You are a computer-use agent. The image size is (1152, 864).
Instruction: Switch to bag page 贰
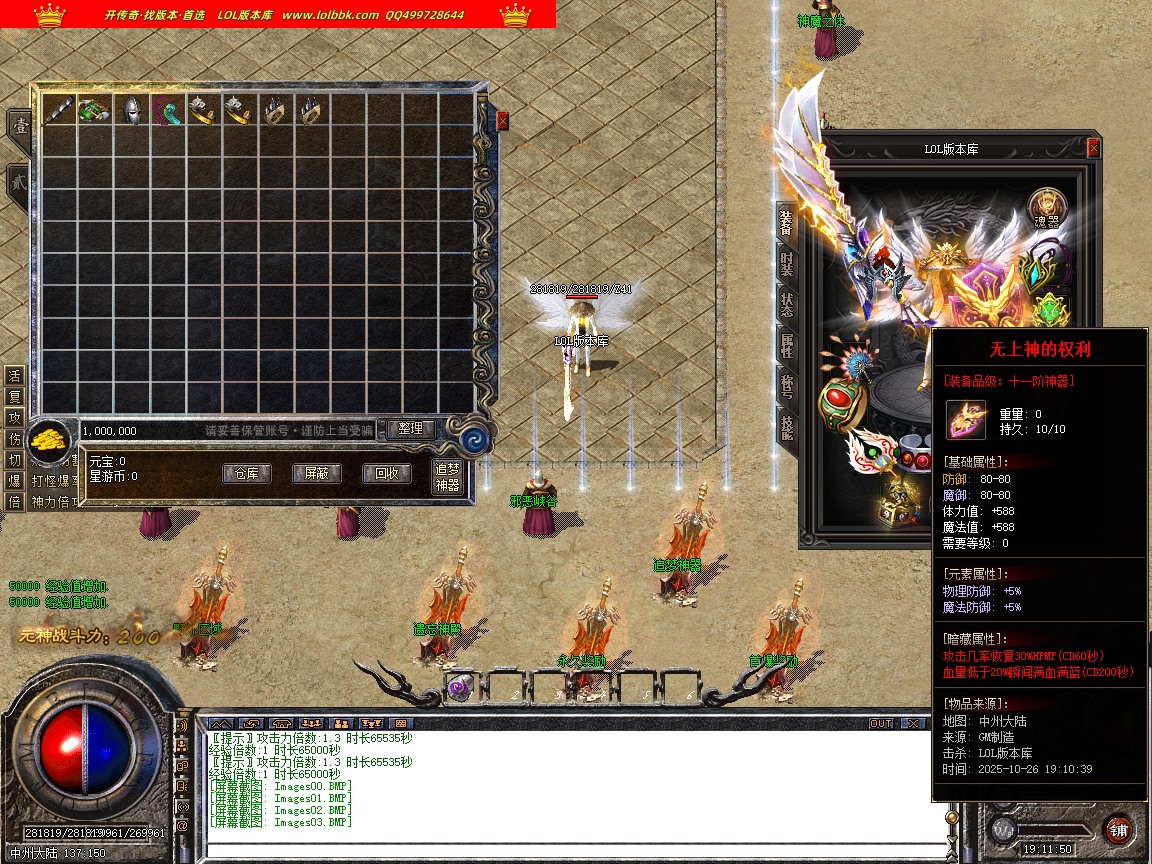click(18, 184)
